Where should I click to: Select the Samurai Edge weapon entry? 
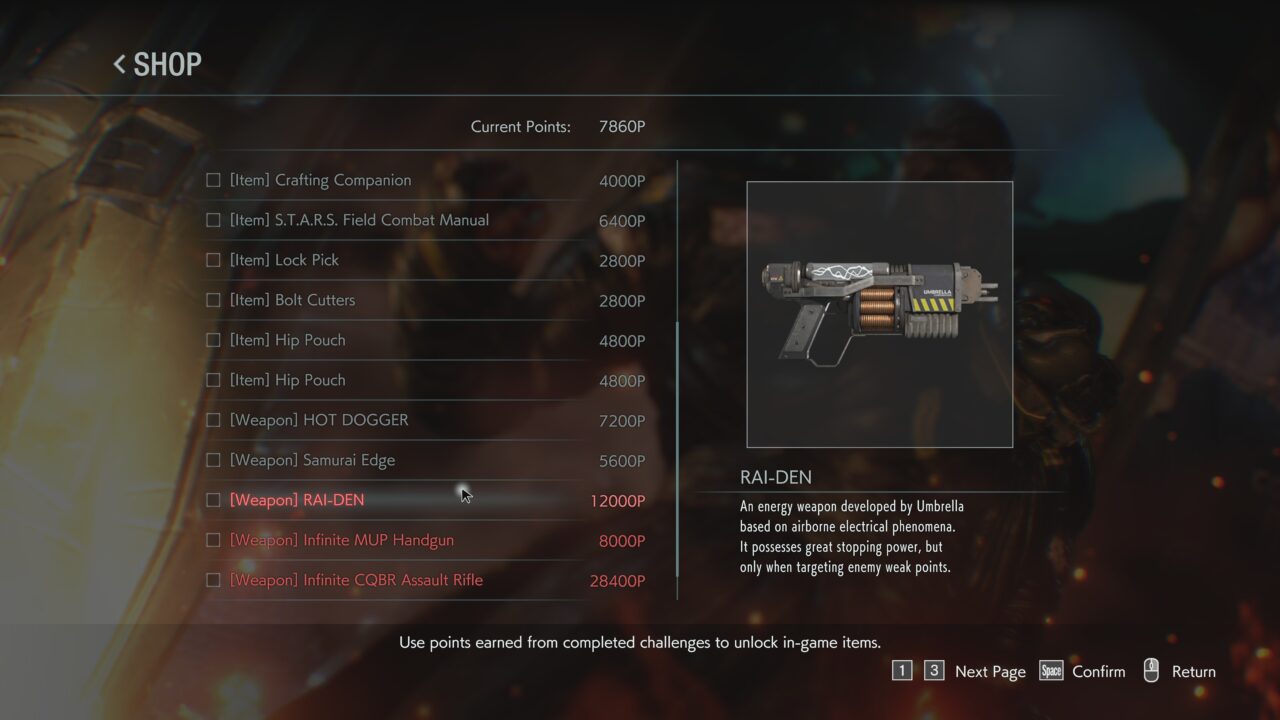coord(312,461)
